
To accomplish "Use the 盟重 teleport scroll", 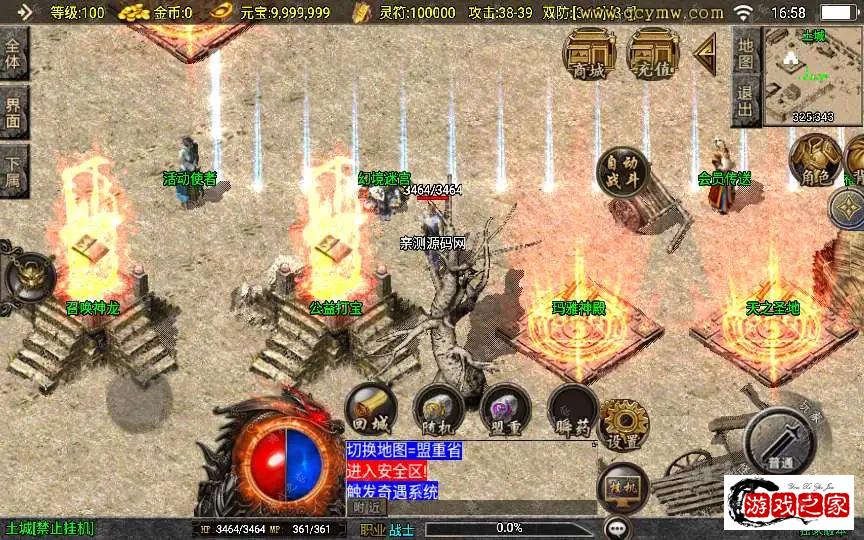I will click(x=503, y=410).
